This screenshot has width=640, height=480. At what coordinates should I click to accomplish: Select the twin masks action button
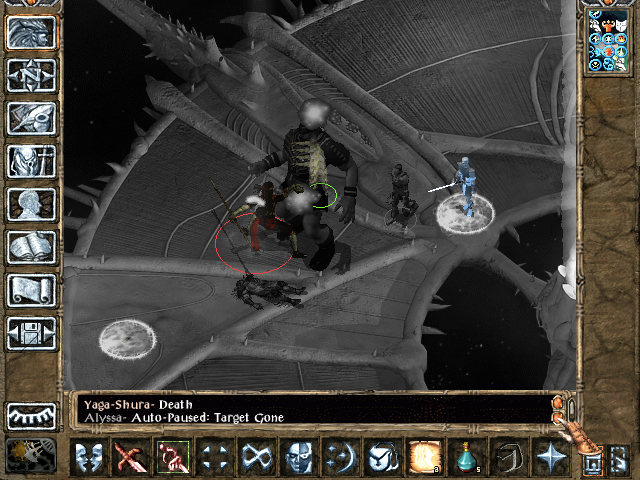[x=90, y=457]
